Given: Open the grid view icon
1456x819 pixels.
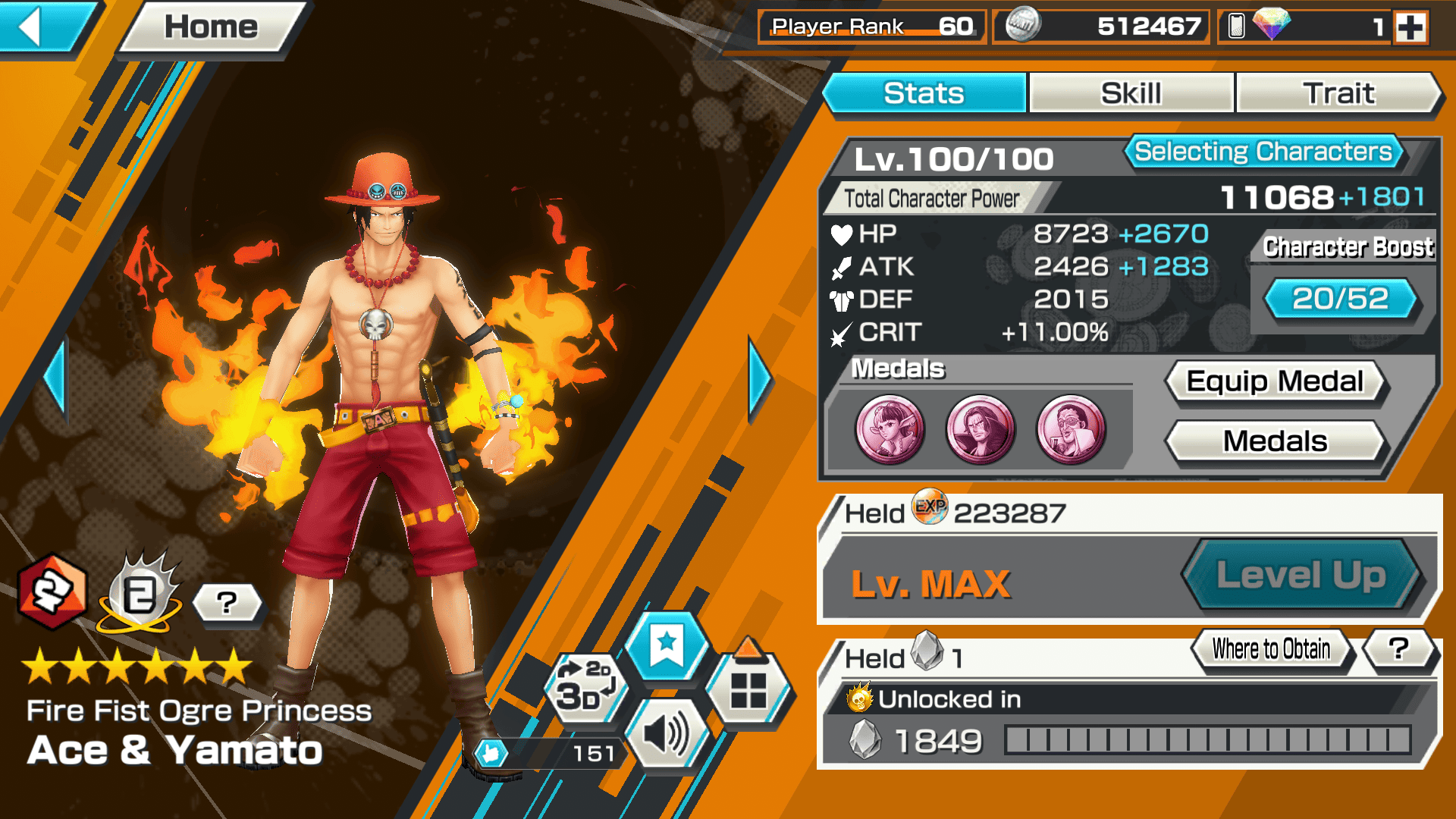Looking at the screenshot, I should tap(748, 689).
